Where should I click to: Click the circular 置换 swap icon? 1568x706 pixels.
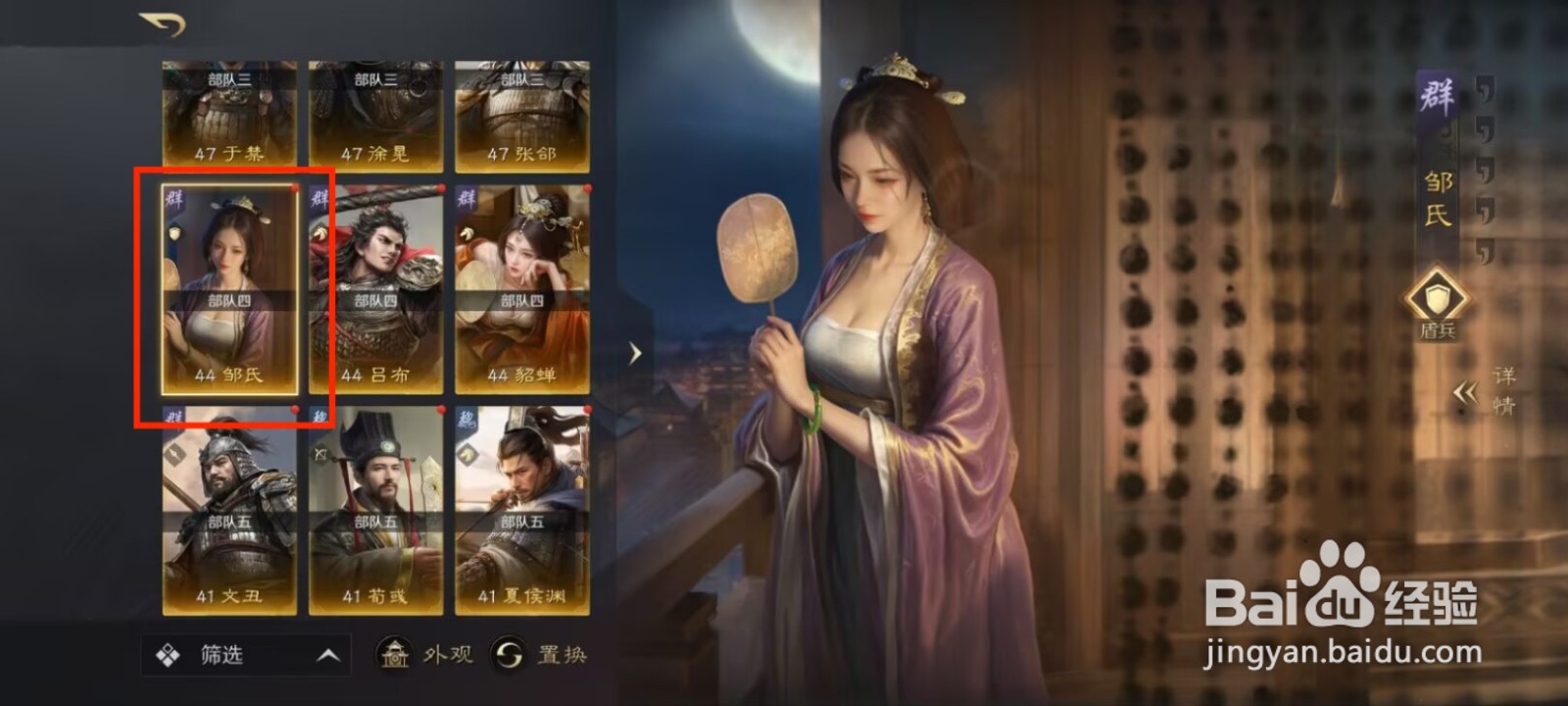[510, 652]
